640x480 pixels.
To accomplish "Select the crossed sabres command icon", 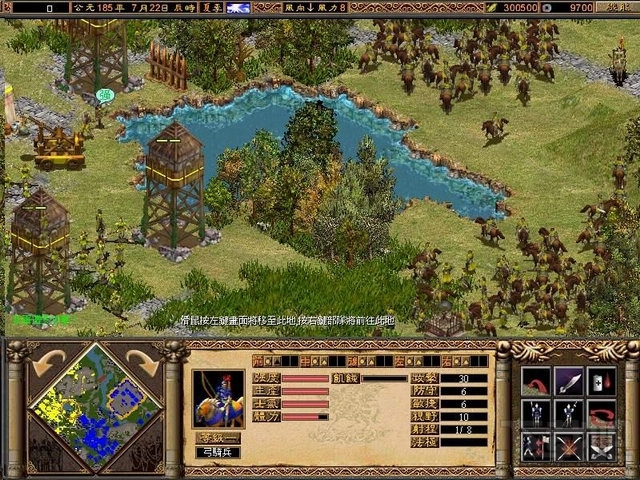I will pos(601,446).
